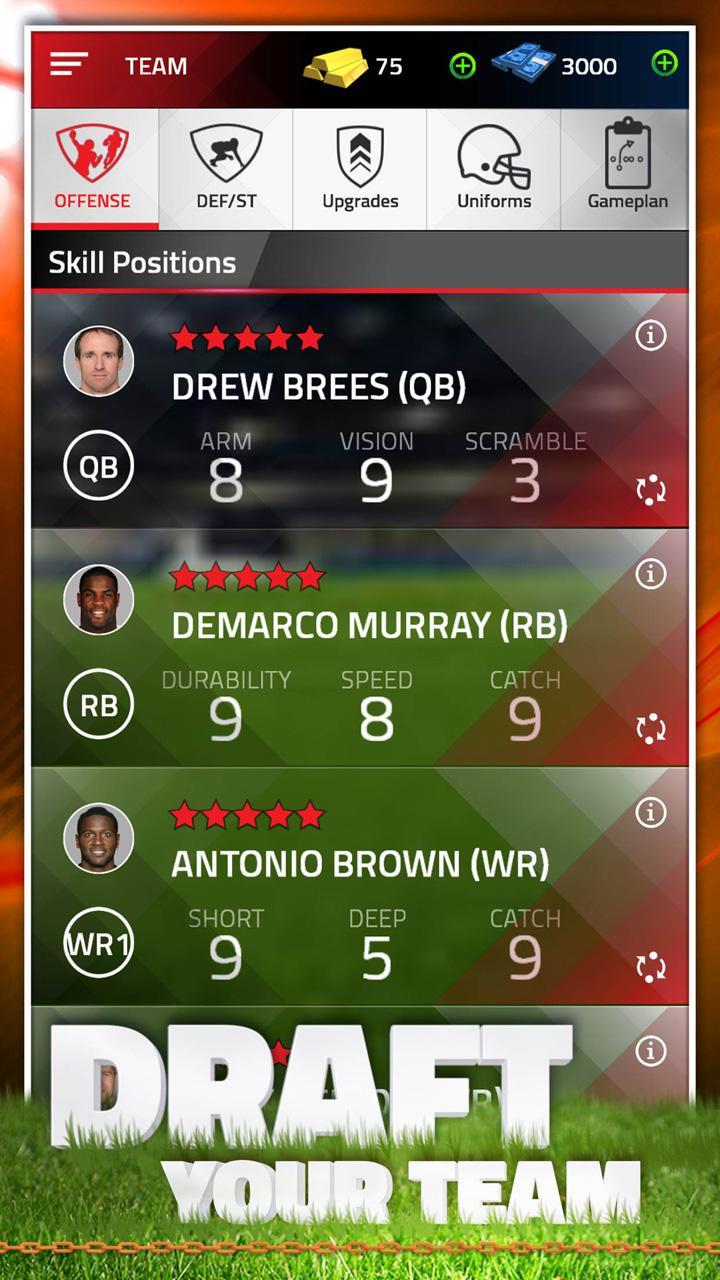This screenshot has width=720, height=1280.
Task: View DeMarco Murray's info details
Action: (x=651, y=574)
